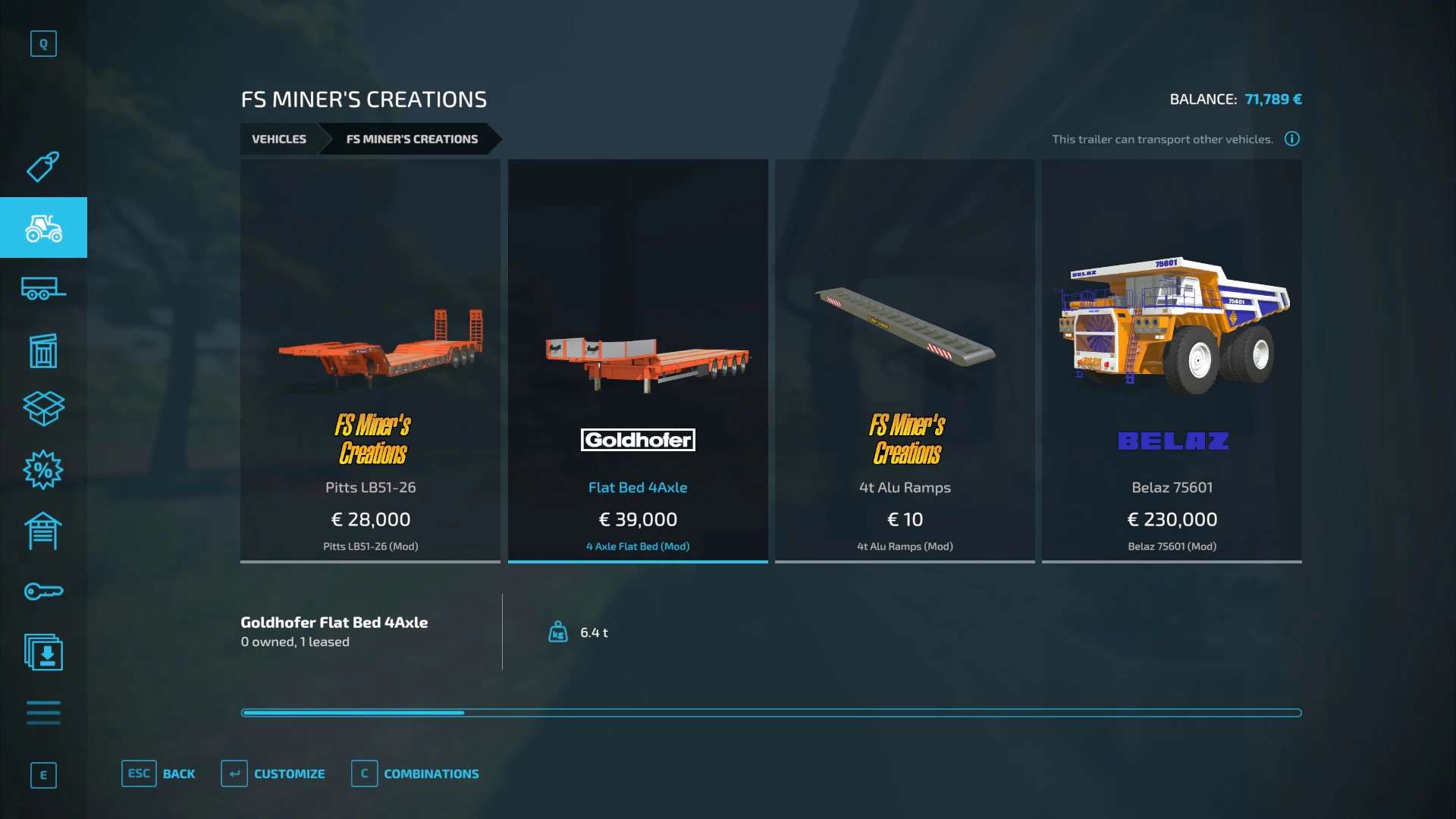Open the price tag sales category
The width and height of the screenshot is (1456, 819).
pos(43,166)
